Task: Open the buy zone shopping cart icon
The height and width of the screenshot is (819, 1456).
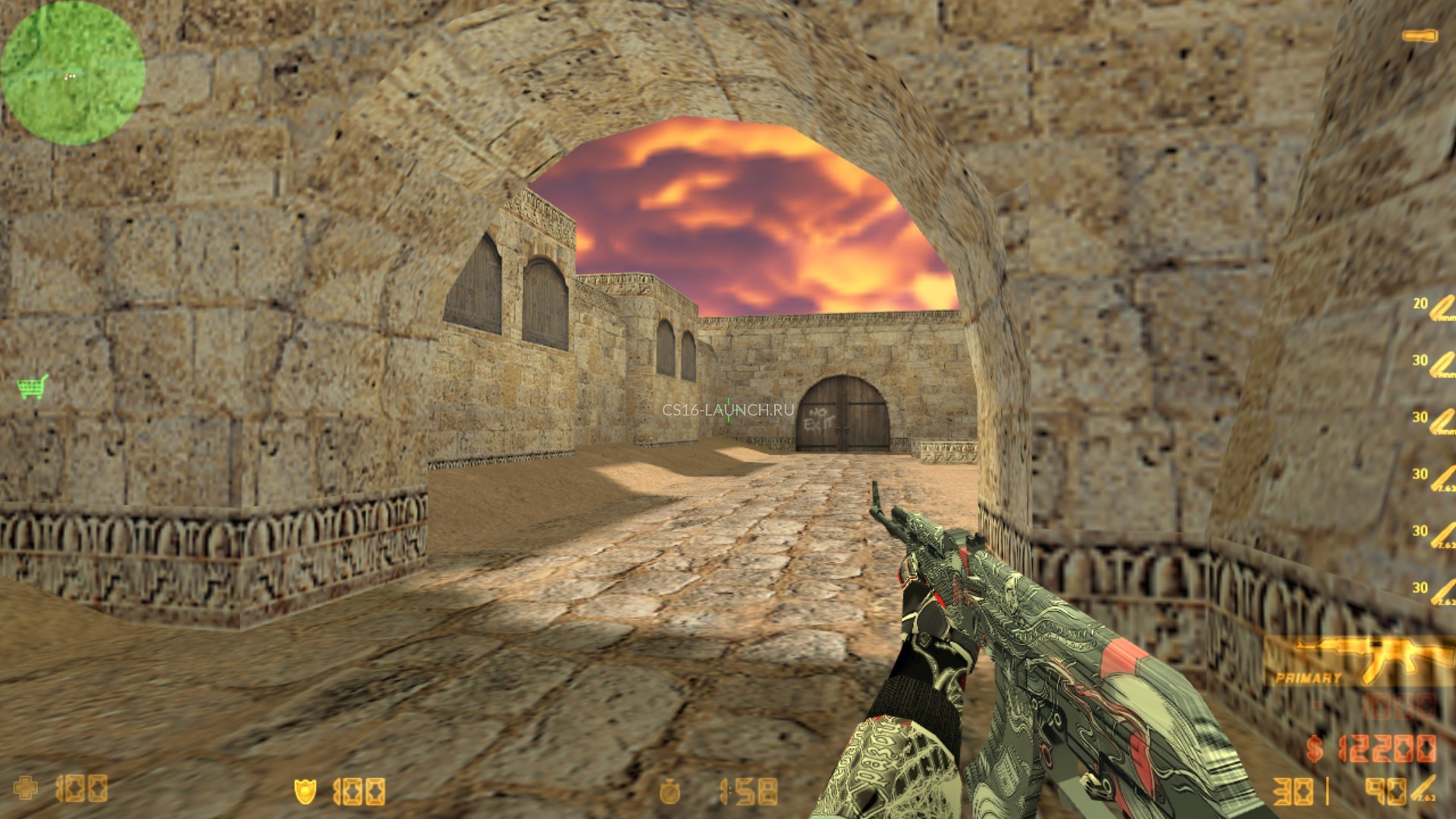Action: 33,387
